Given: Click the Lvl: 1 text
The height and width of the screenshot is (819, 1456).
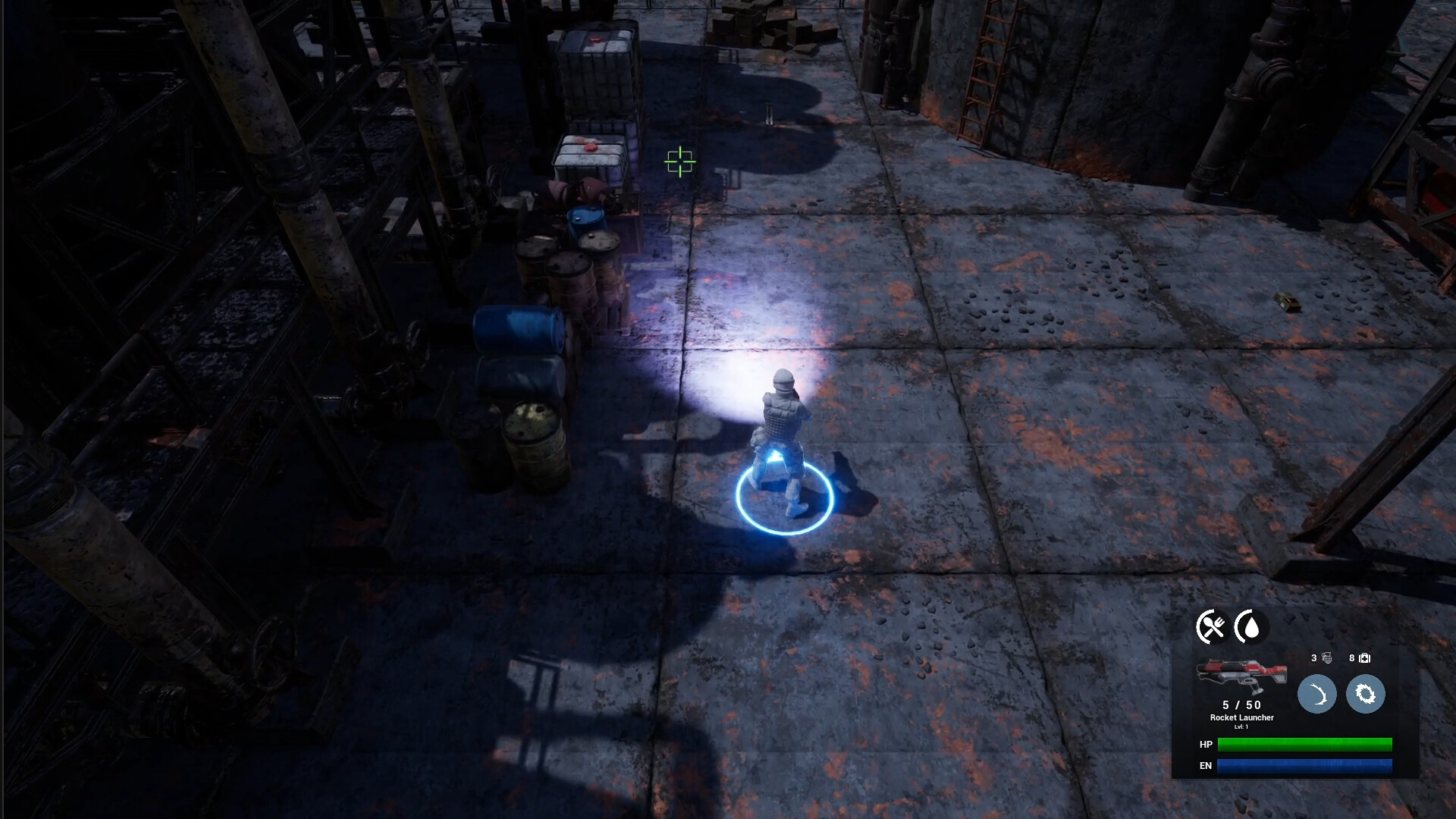Looking at the screenshot, I should click(1243, 727).
